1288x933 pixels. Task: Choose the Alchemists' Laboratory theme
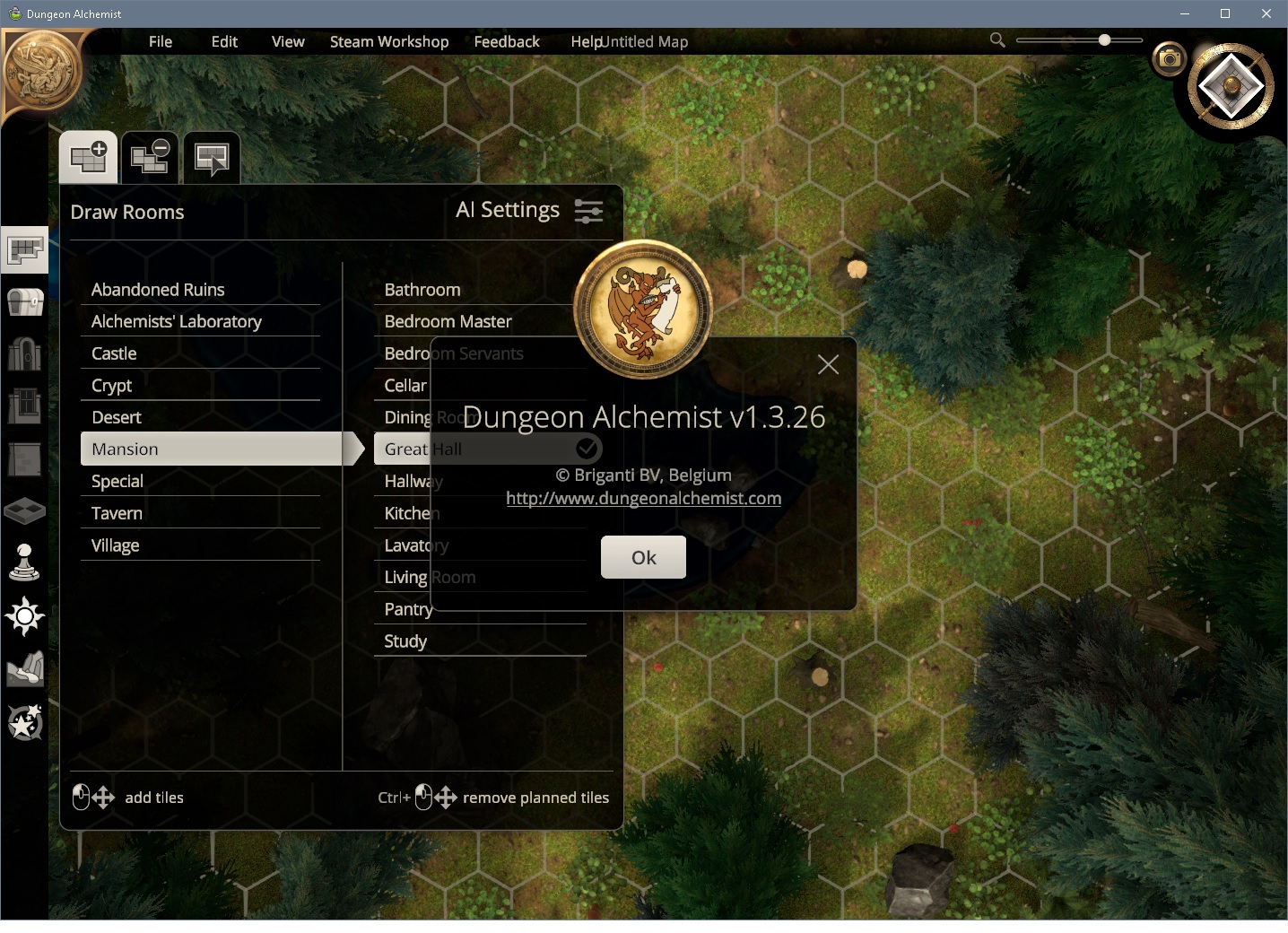pyautogui.click(x=177, y=321)
